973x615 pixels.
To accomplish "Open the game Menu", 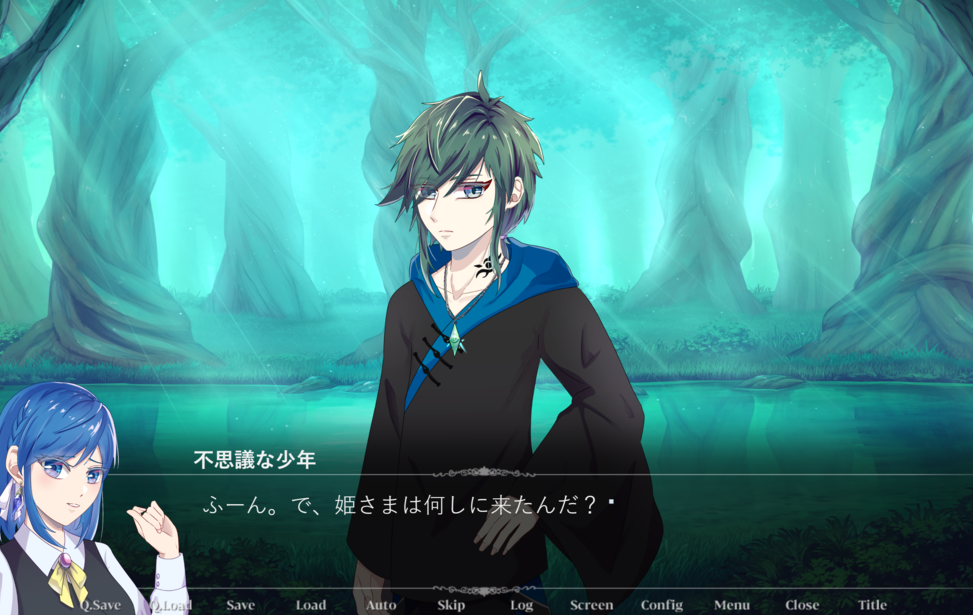I will pyautogui.click(x=732, y=605).
